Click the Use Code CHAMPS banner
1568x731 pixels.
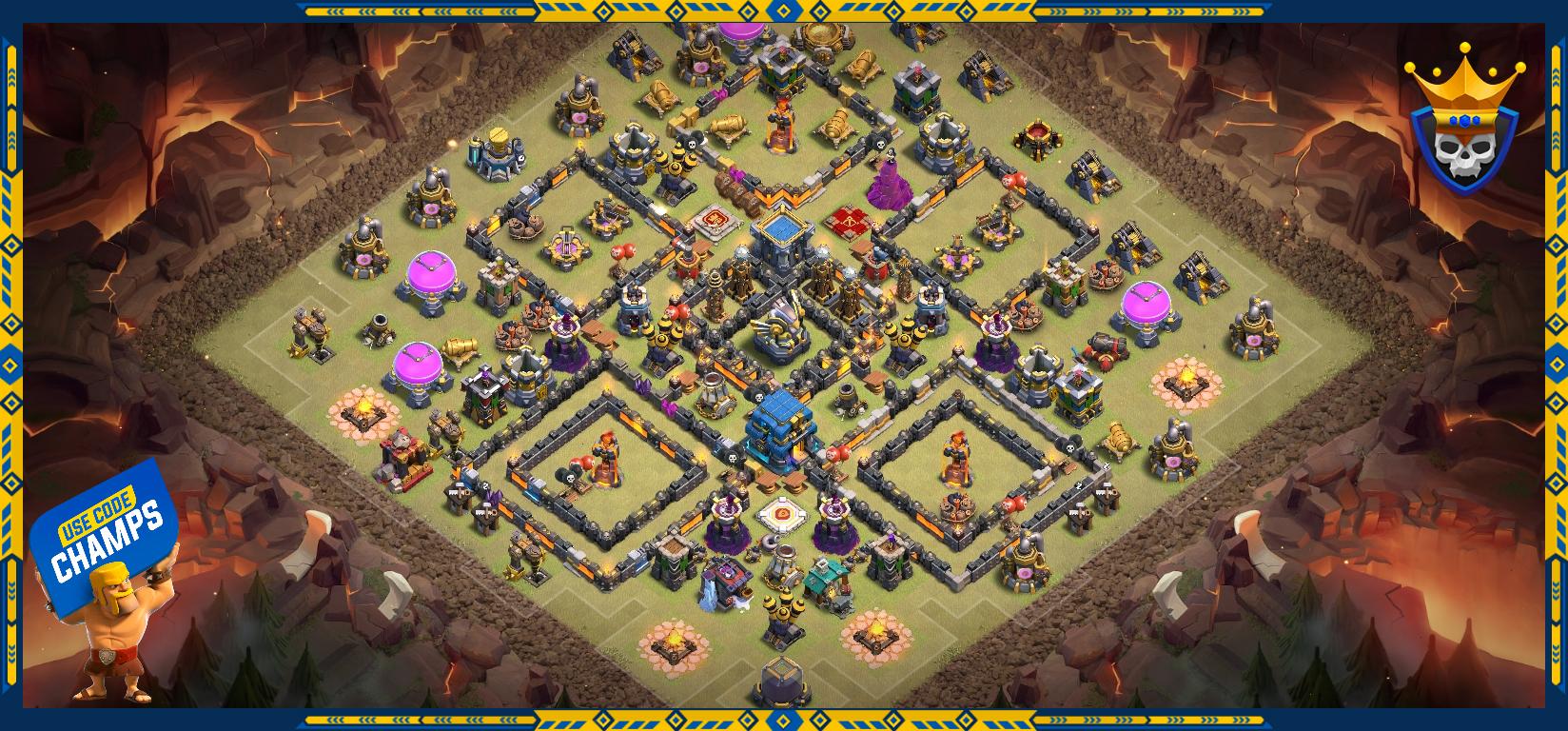106,537
